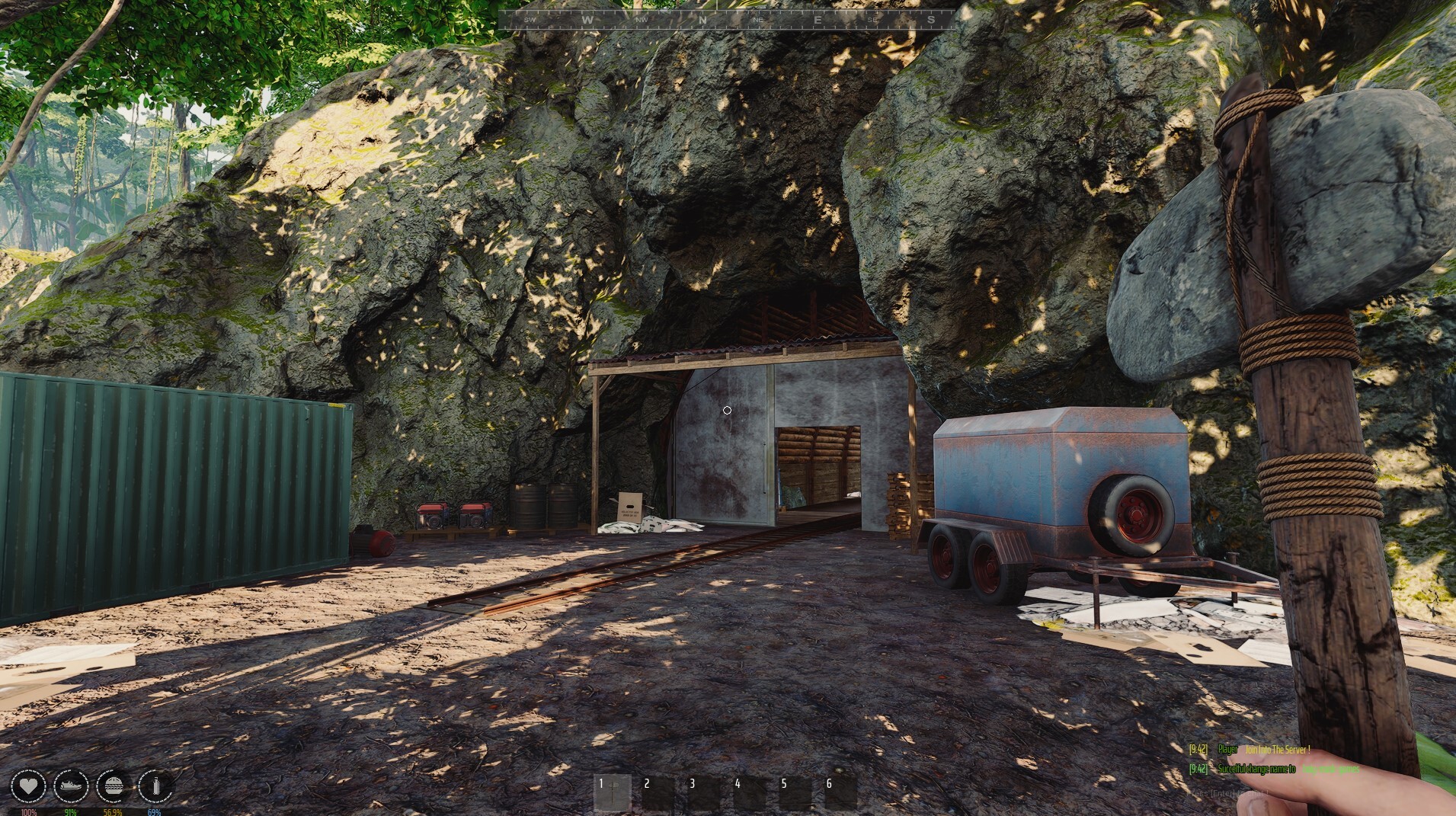Select empty hotbar slot 2
Image resolution: width=1456 pixels, height=816 pixels.
(658, 793)
